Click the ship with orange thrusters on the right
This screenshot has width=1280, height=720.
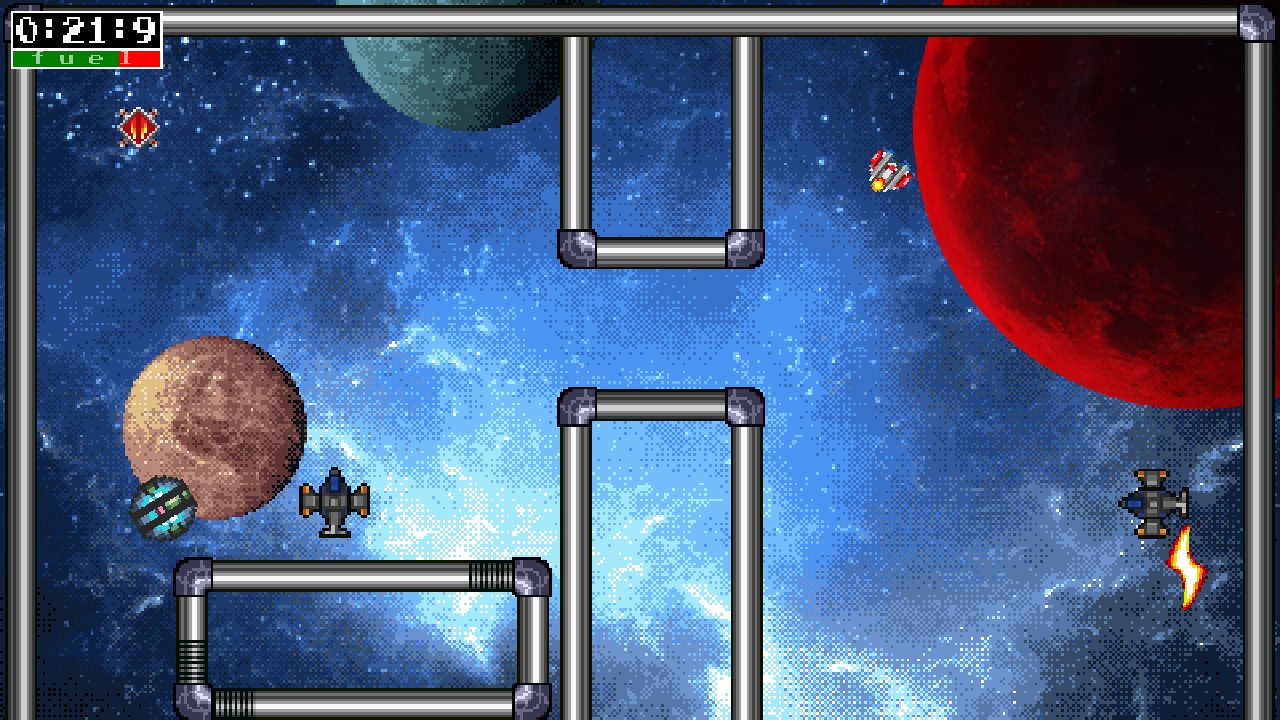pyautogui.click(x=1150, y=500)
